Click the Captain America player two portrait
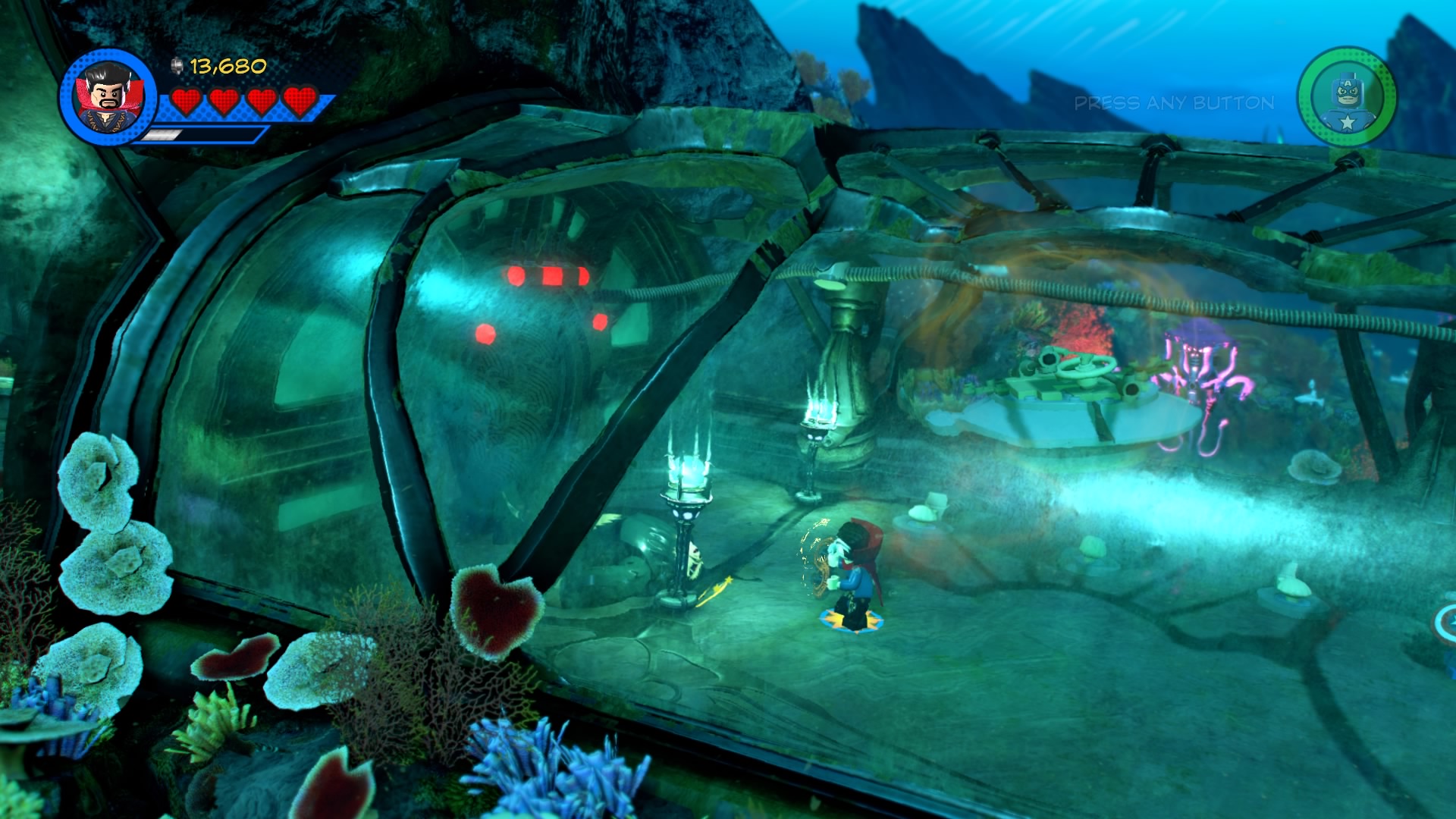 pyautogui.click(x=1346, y=97)
